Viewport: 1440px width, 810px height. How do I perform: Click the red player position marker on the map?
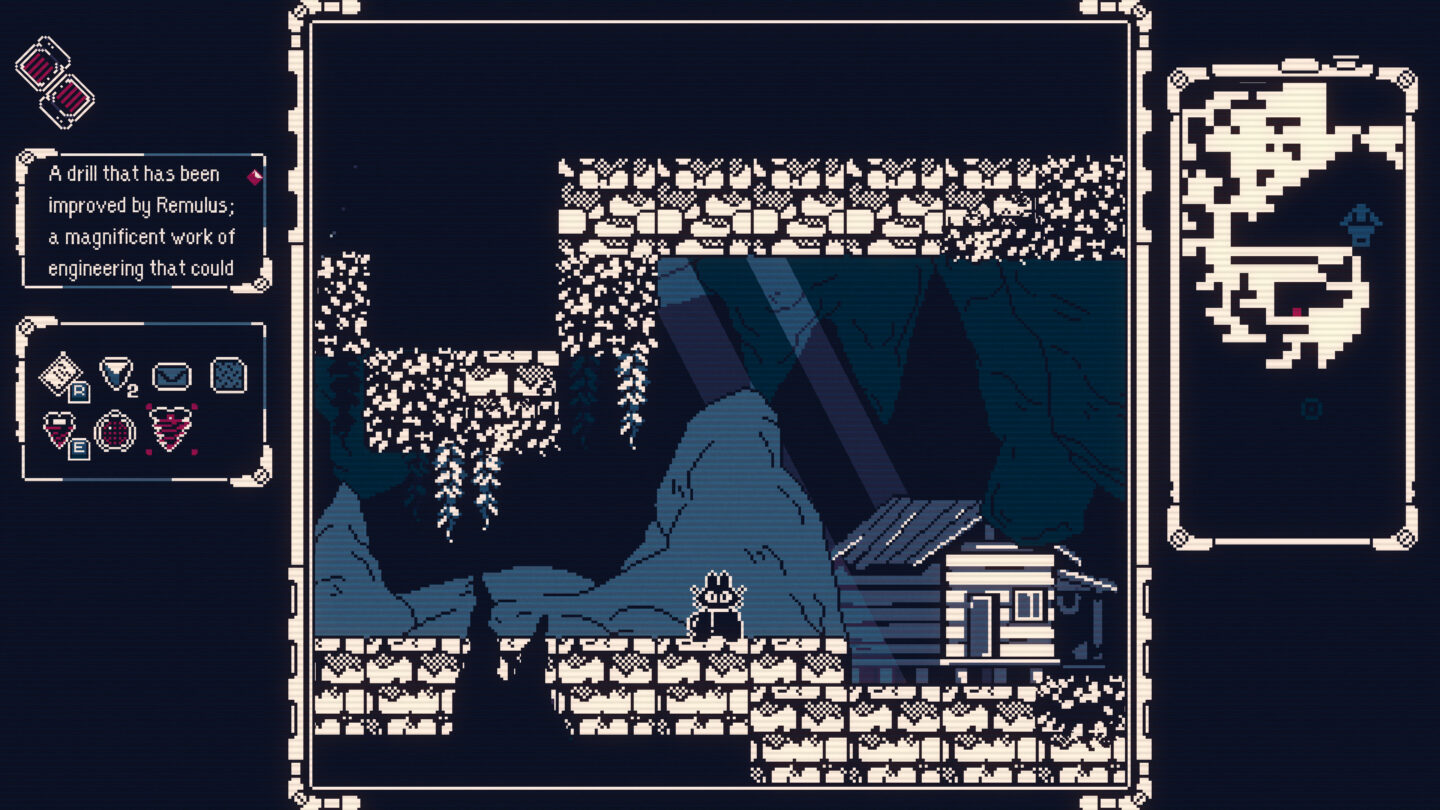(1296, 311)
